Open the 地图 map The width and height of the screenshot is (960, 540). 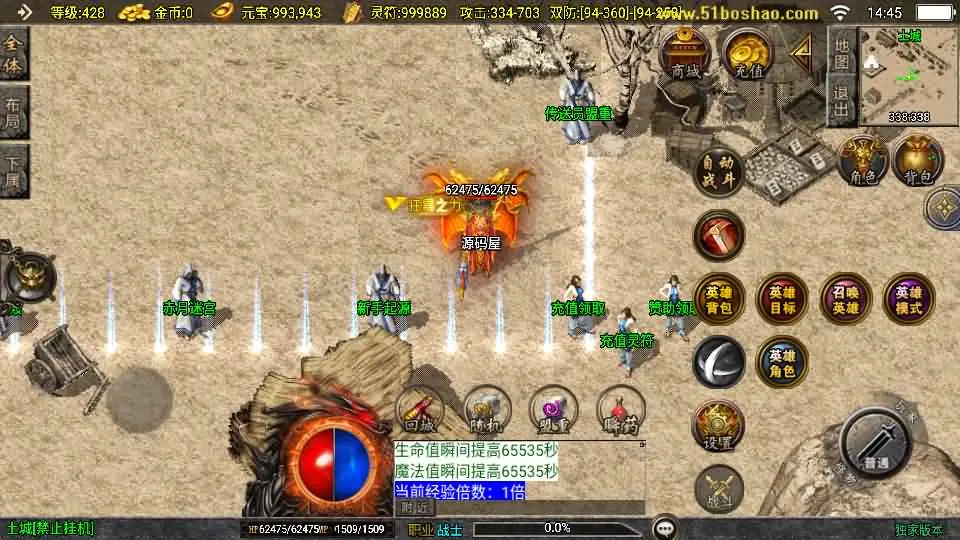[x=842, y=52]
